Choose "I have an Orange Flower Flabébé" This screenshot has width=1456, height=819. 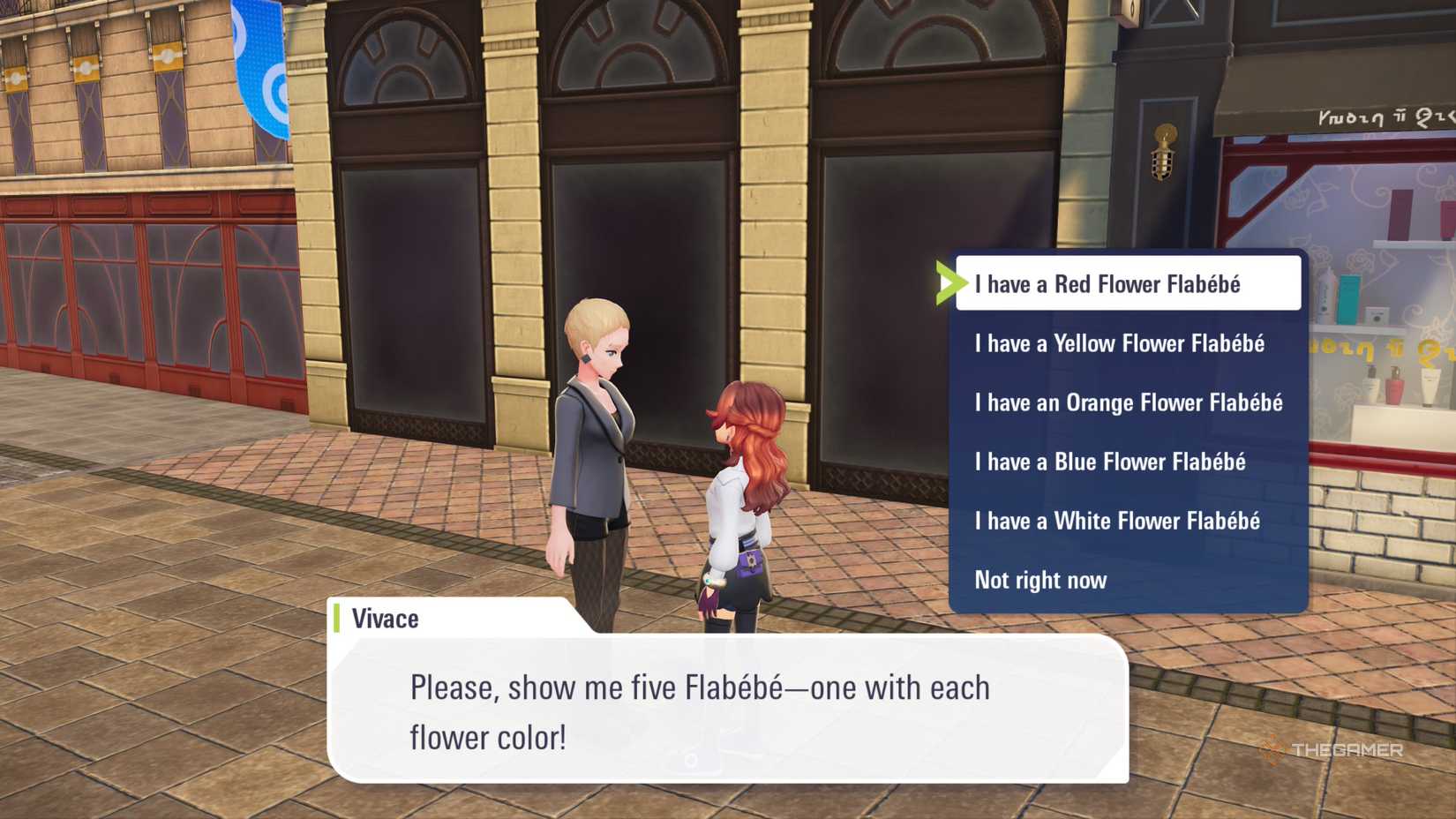pyautogui.click(x=1127, y=402)
